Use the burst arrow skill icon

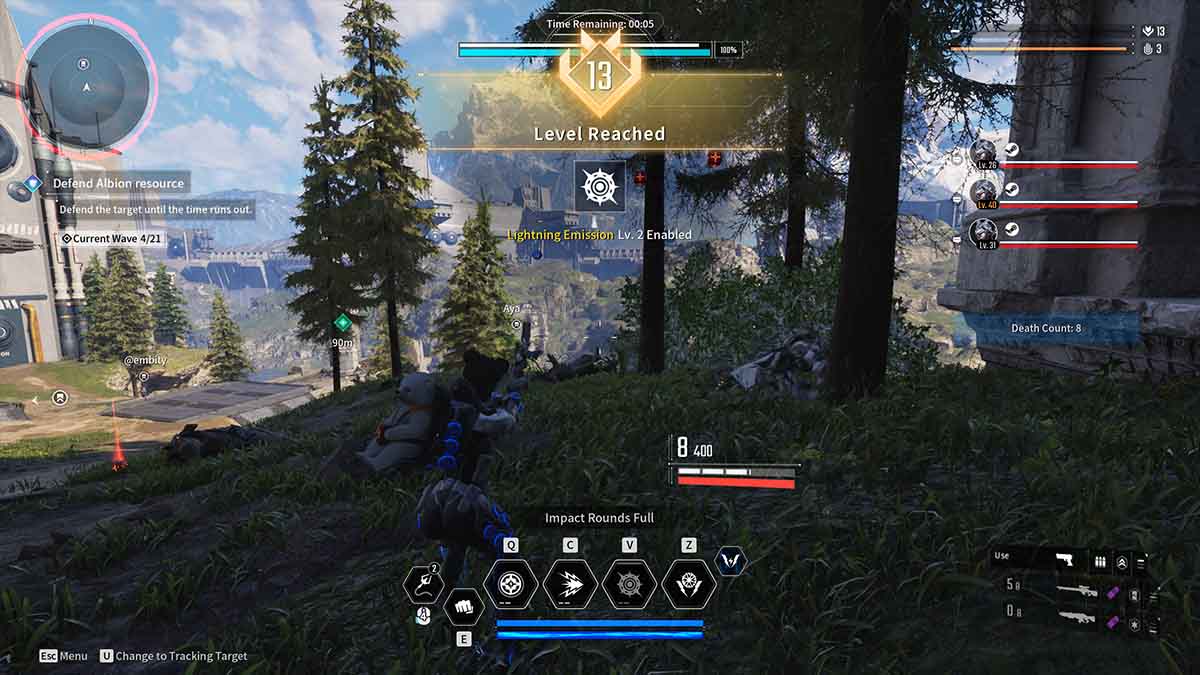570,584
